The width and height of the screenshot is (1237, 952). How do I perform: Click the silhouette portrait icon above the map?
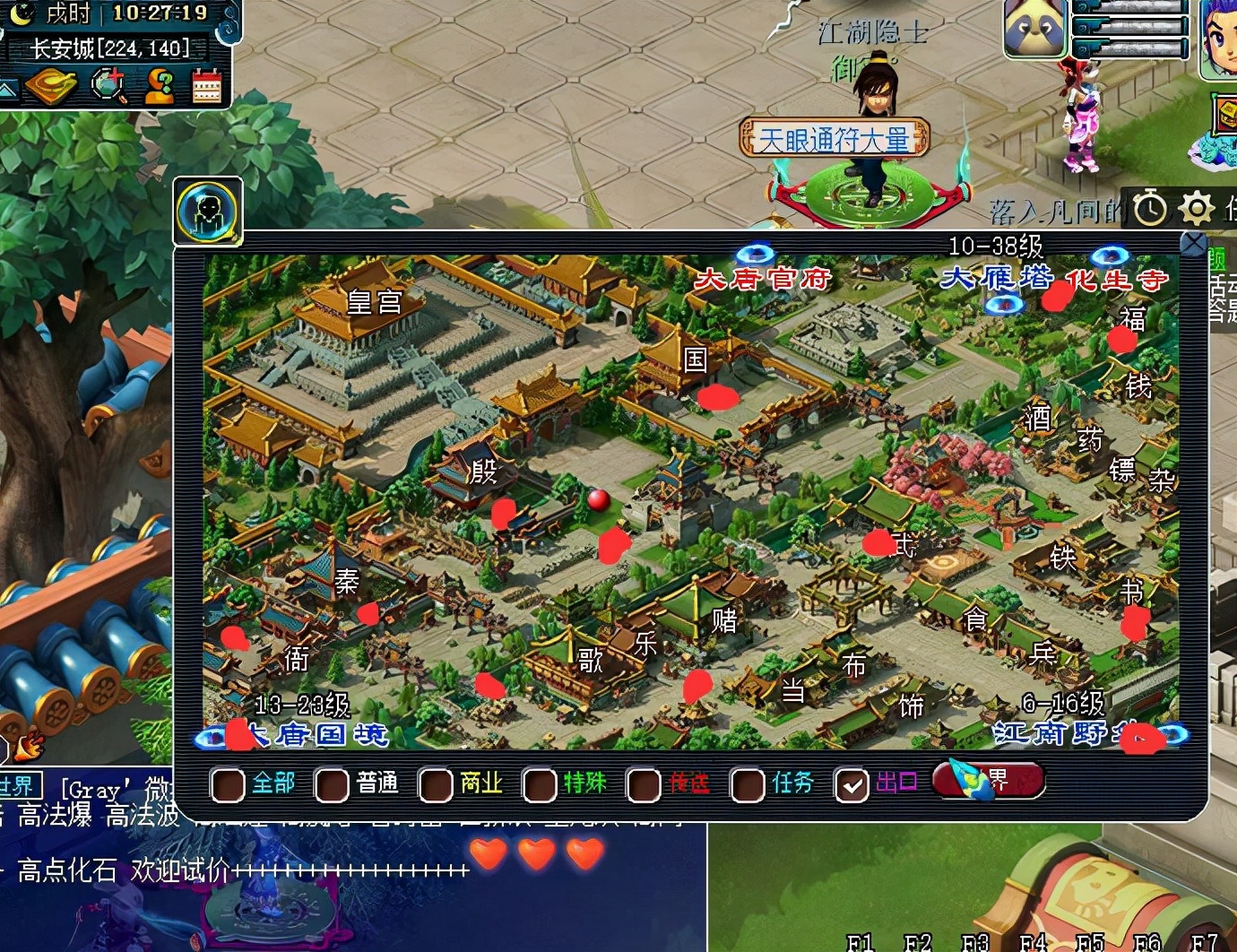(x=208, y=212)
